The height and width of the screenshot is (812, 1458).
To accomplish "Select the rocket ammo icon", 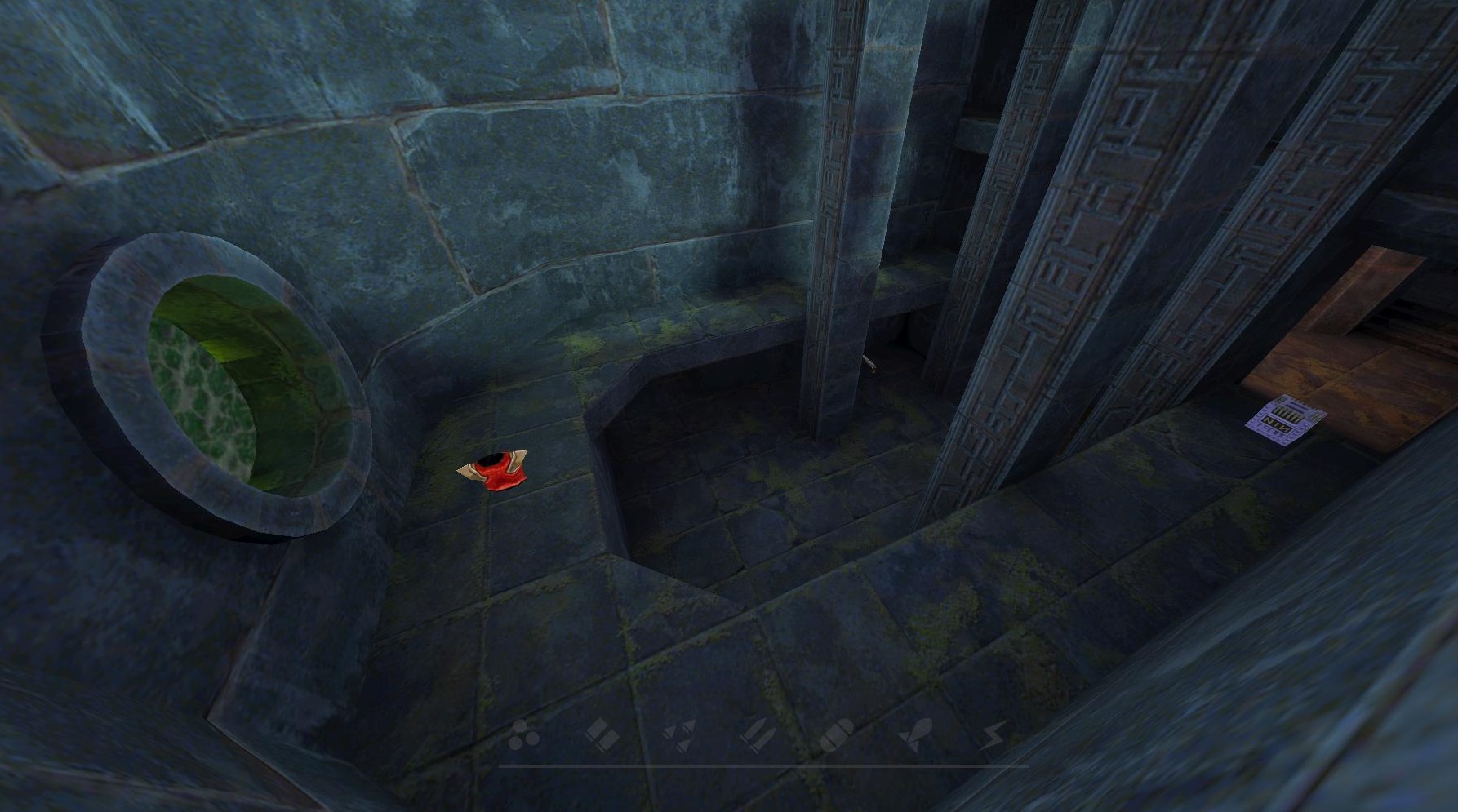I will pos(913,736).
